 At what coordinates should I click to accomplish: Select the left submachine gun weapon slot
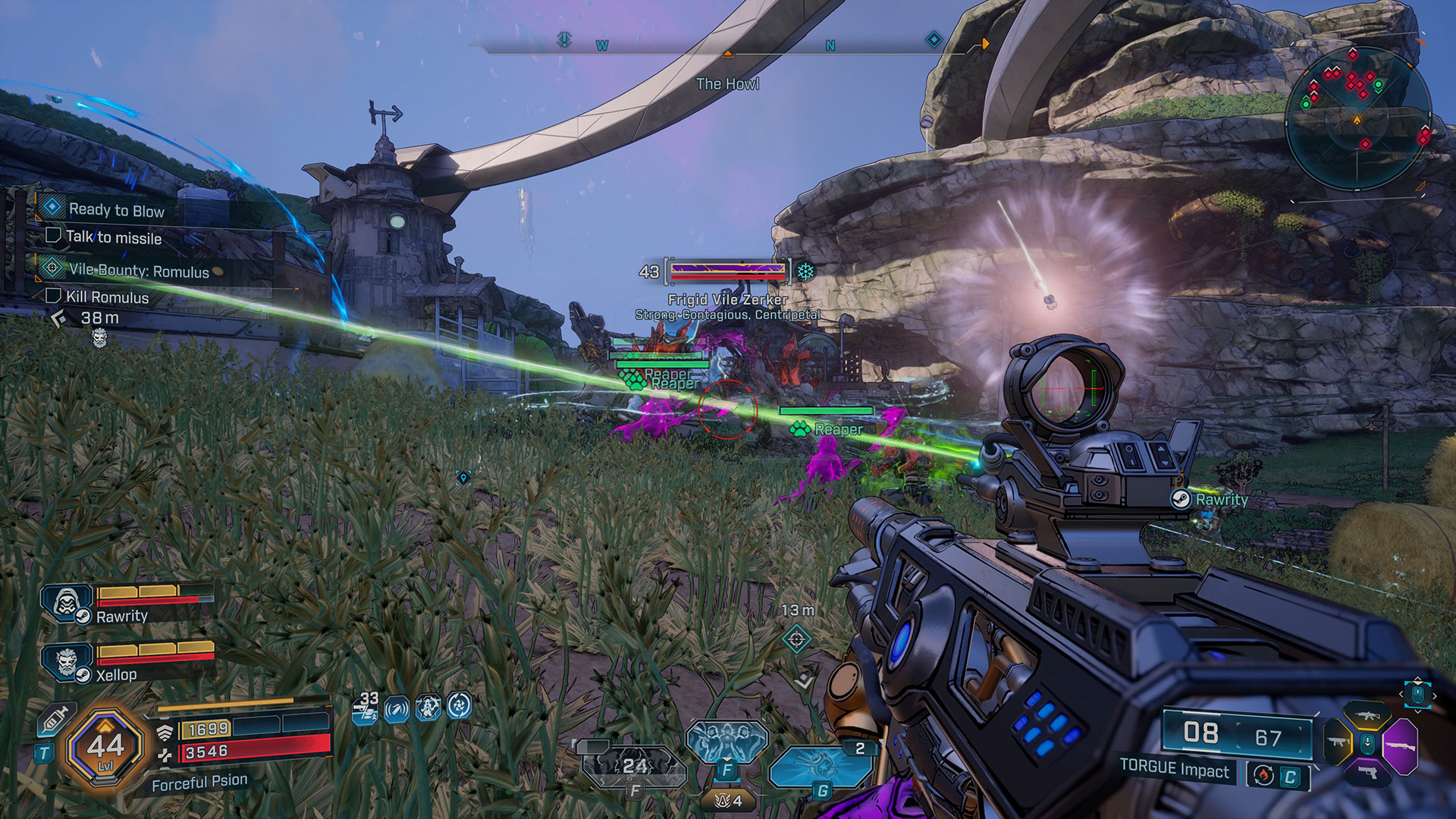[x=1337, y=742]
